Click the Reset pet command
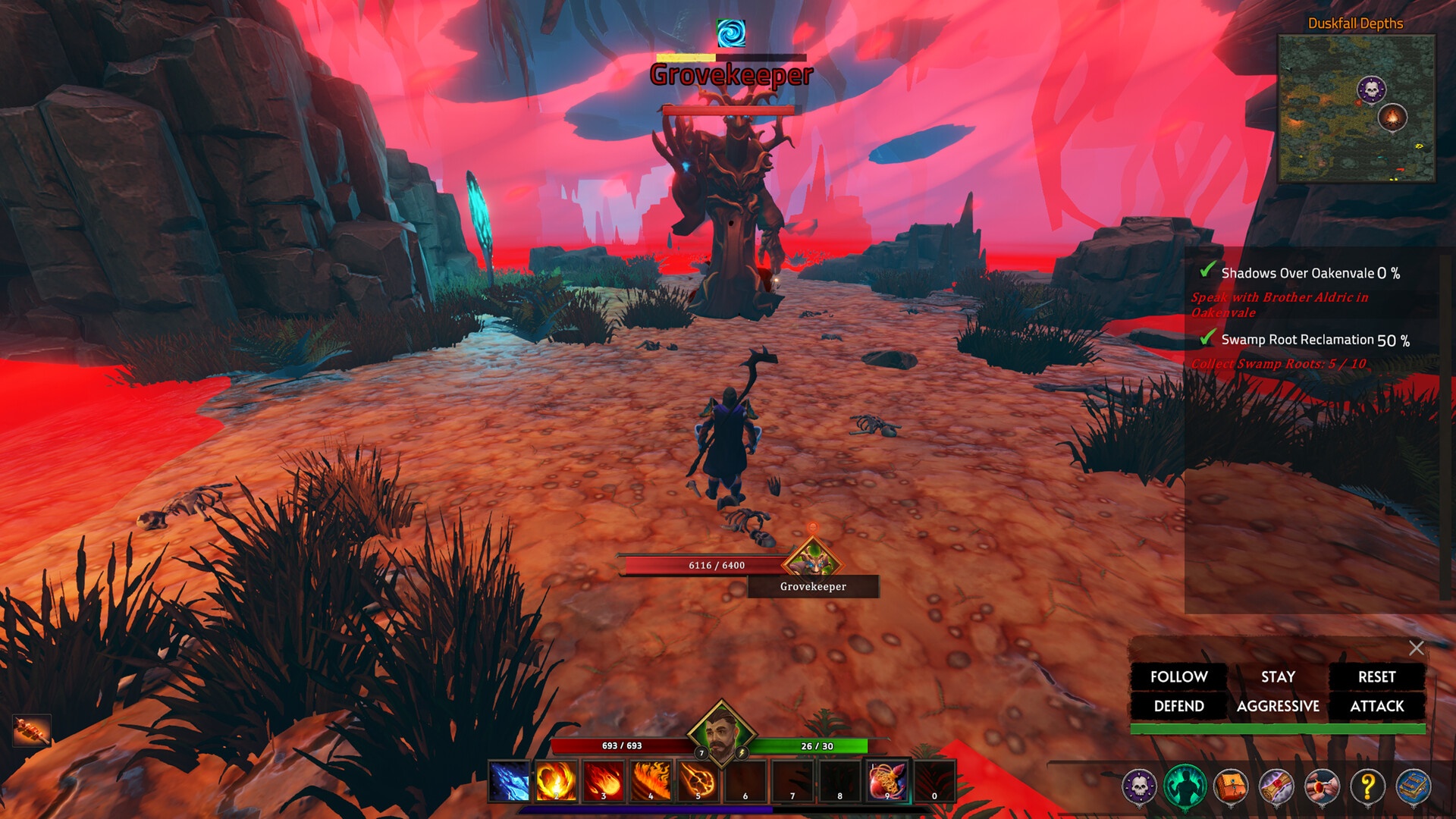 tap(1376, 676)
